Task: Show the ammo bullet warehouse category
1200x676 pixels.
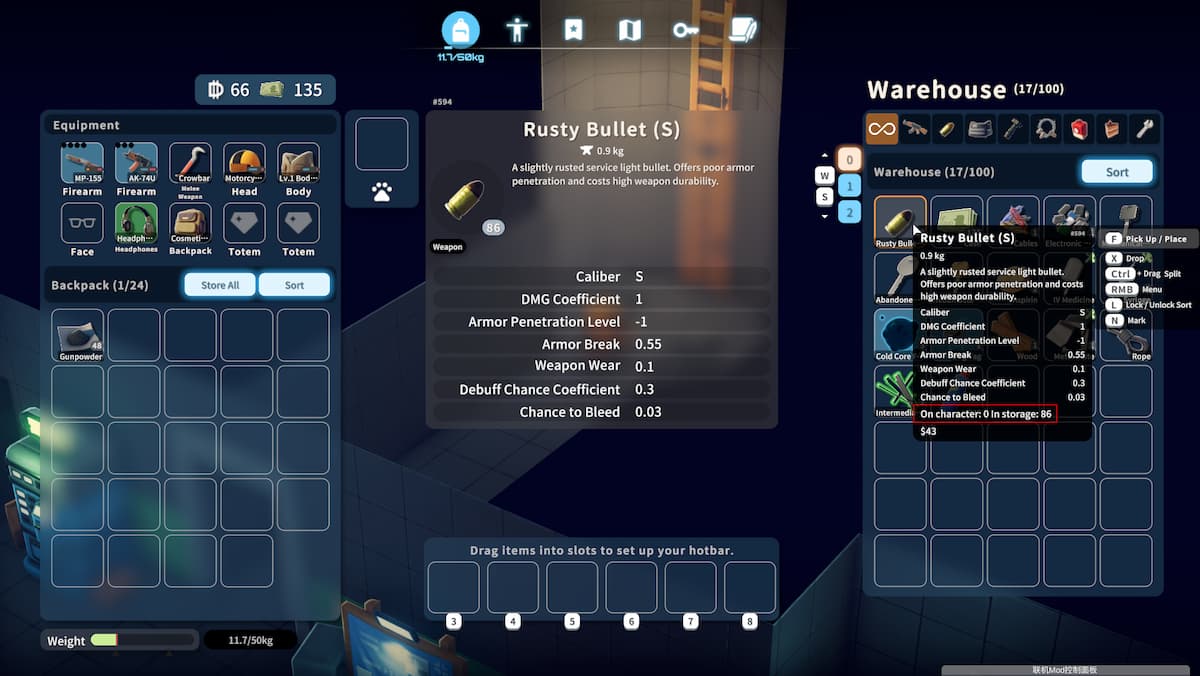Action: coord(945,128)
